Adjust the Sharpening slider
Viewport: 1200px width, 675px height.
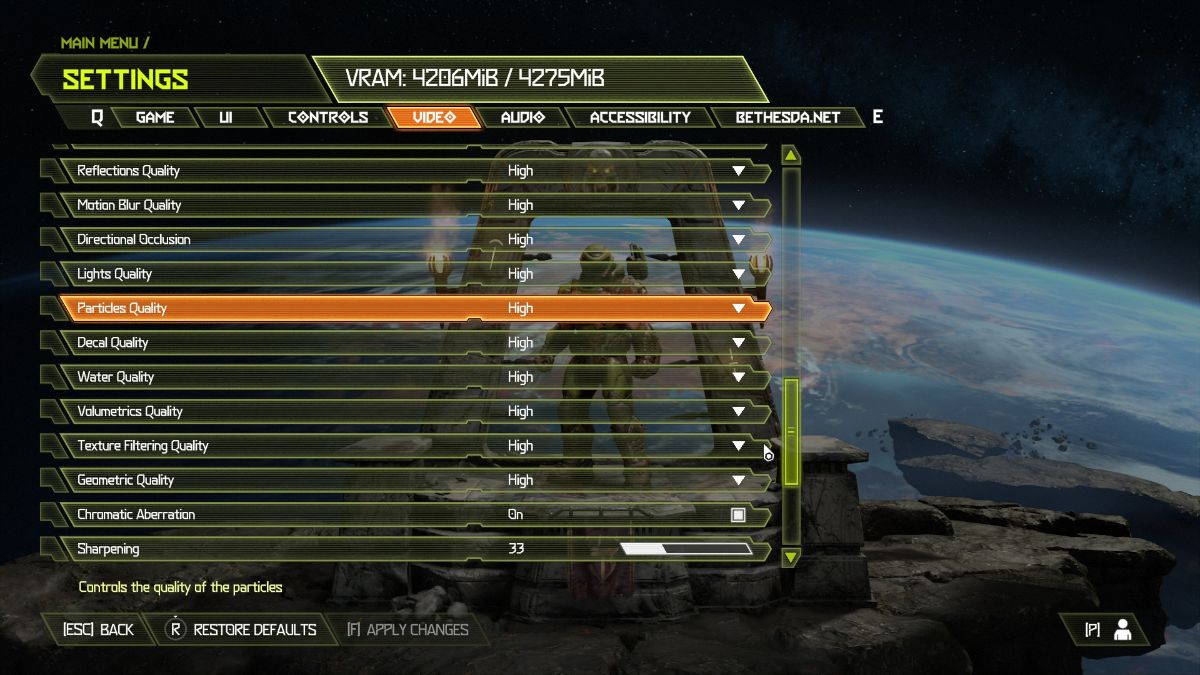[x=686, y=549]
